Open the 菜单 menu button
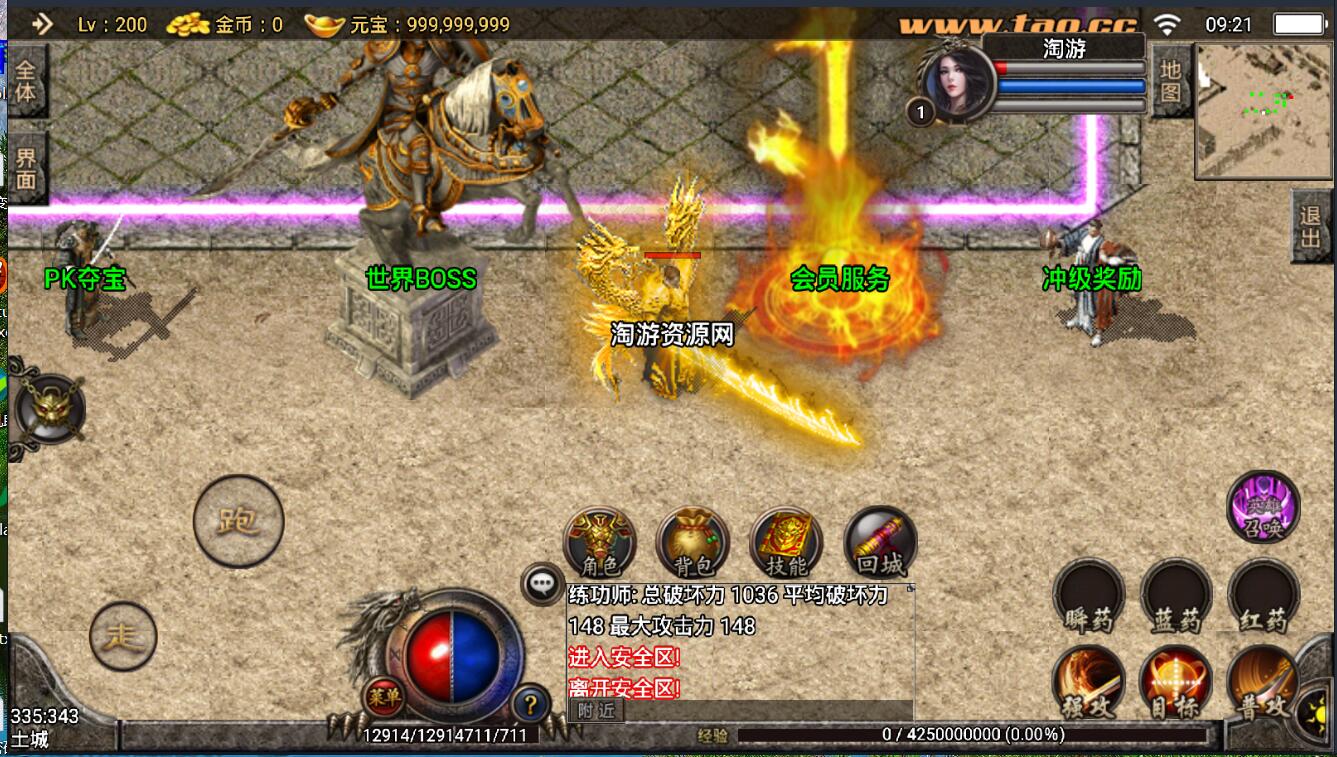 pos(383,696)
